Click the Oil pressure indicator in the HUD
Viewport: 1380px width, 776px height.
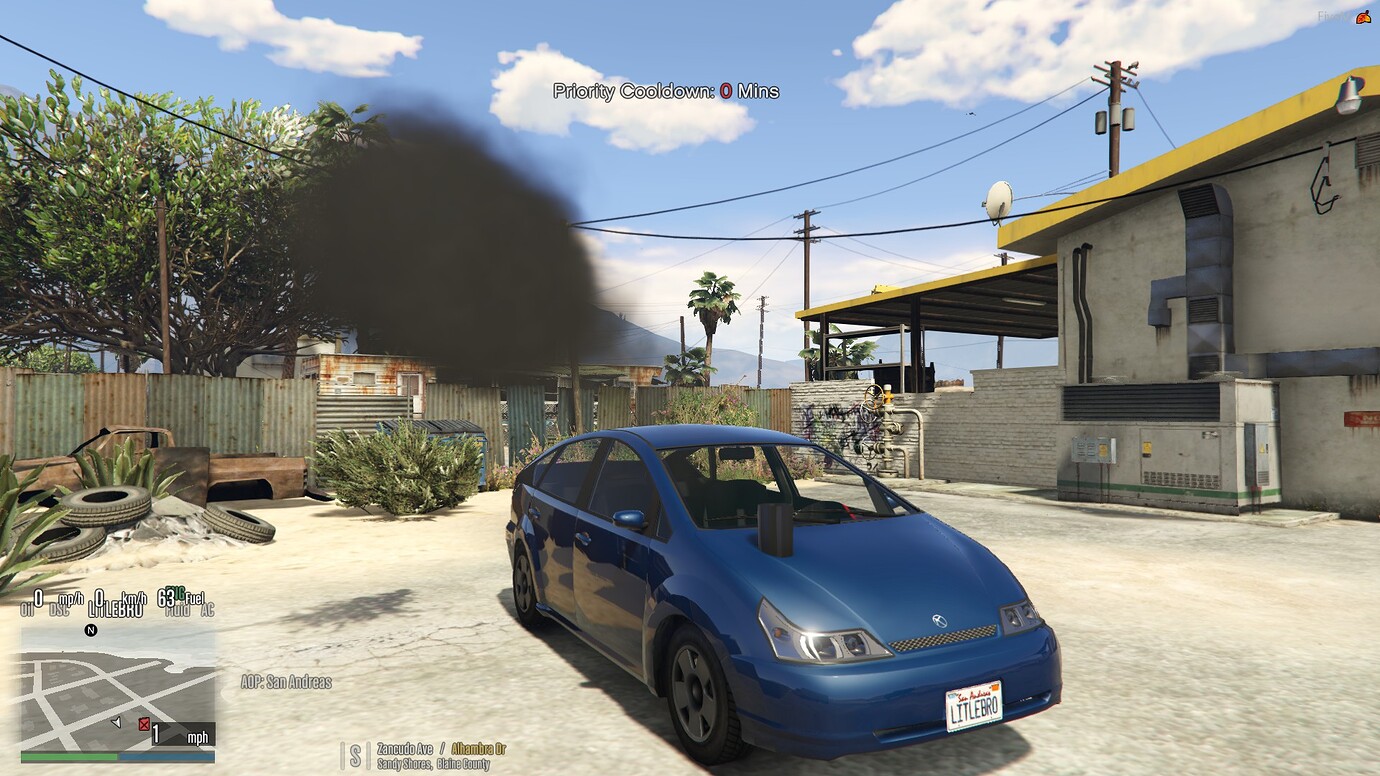tap(26, 608)
